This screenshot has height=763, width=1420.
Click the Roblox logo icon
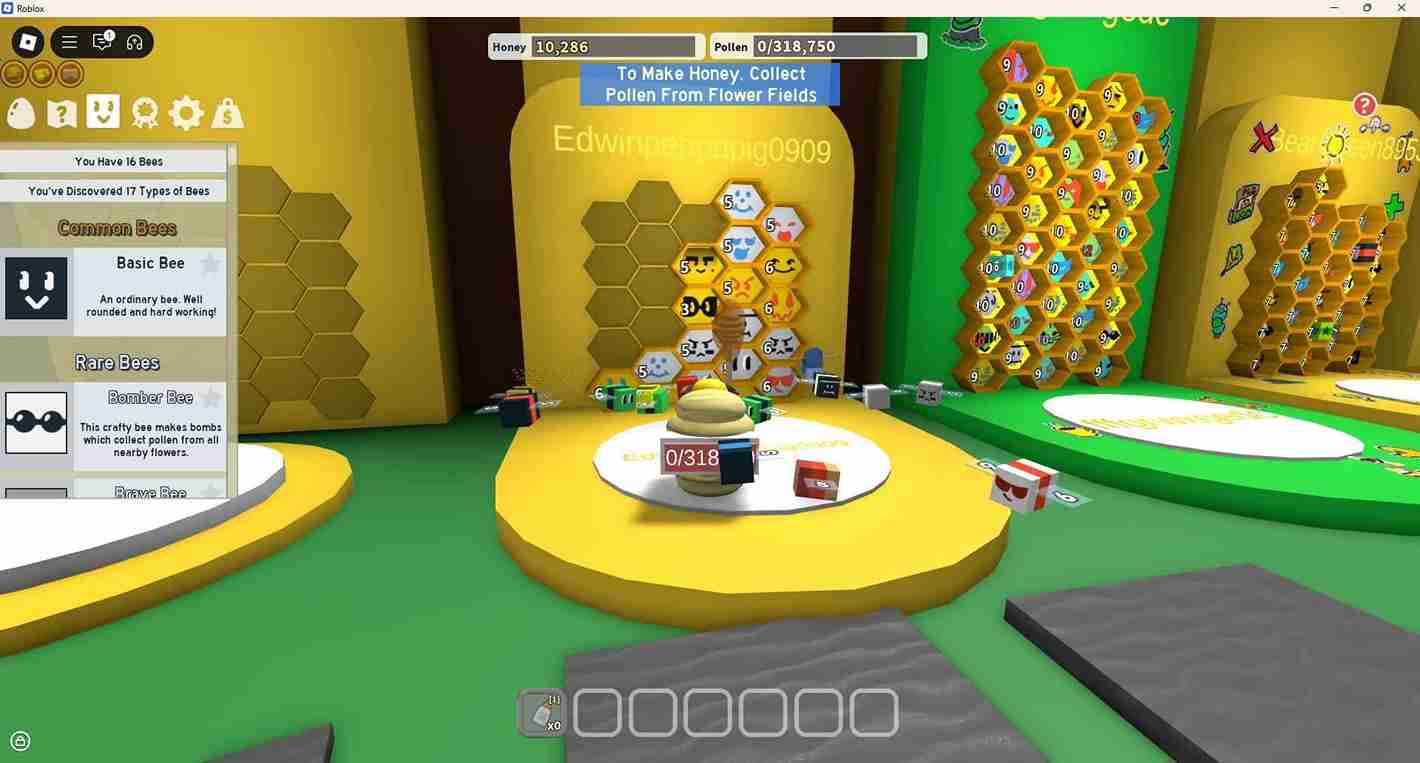[x=27, y=42]
